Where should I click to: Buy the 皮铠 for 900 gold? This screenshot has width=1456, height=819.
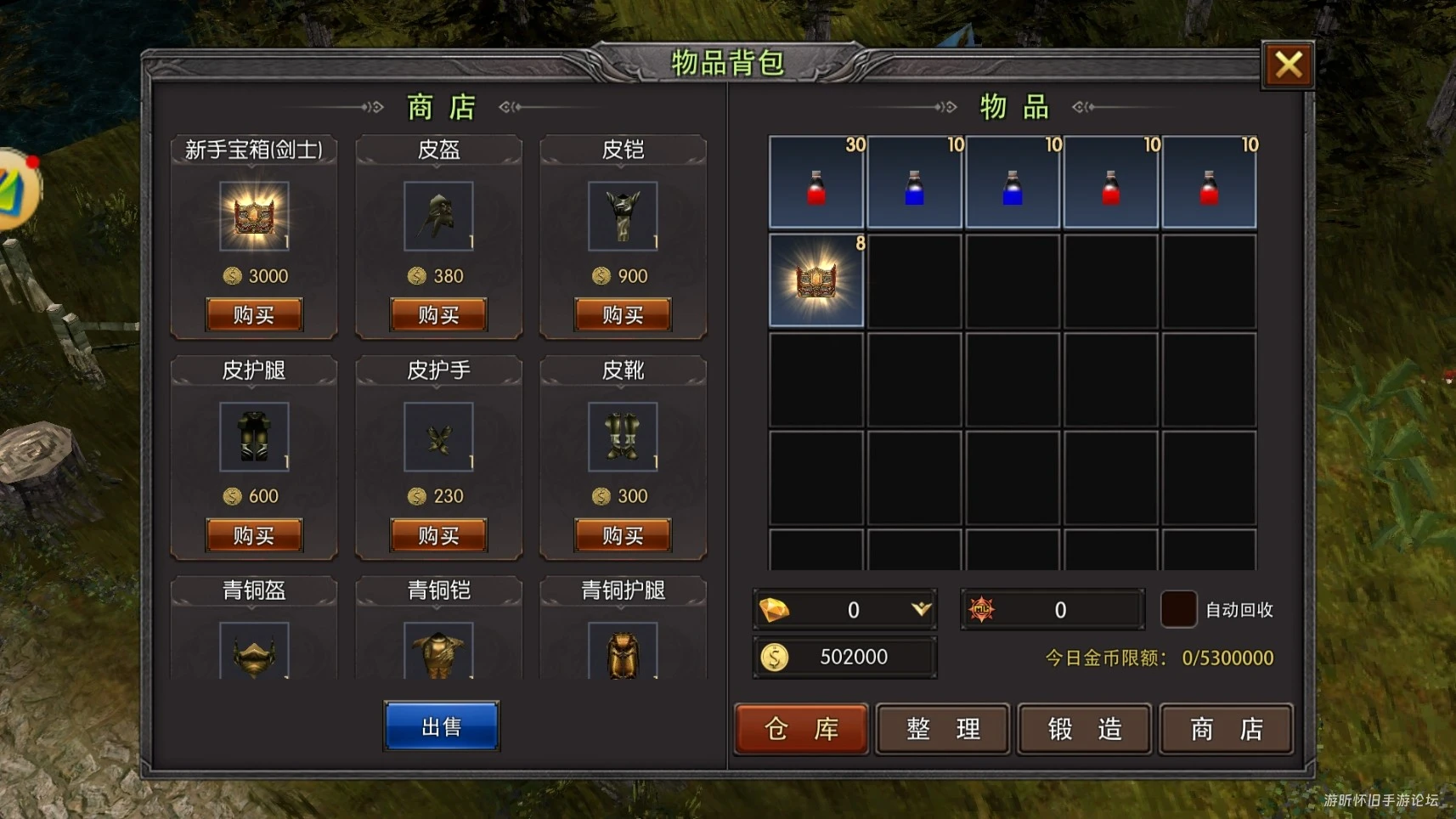(x=622, y=314)
